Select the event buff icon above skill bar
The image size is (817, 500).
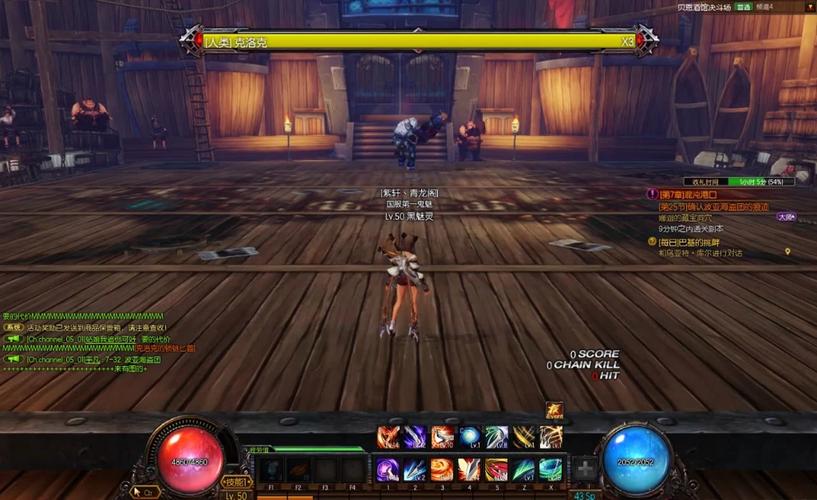[x=554, y=411]
